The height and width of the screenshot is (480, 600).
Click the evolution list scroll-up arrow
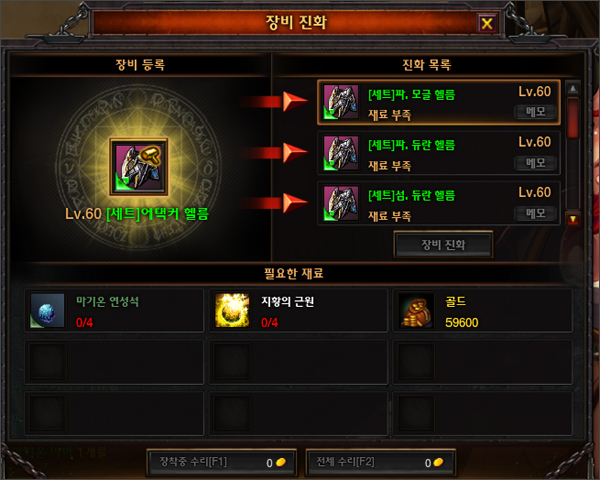point(573,89)
